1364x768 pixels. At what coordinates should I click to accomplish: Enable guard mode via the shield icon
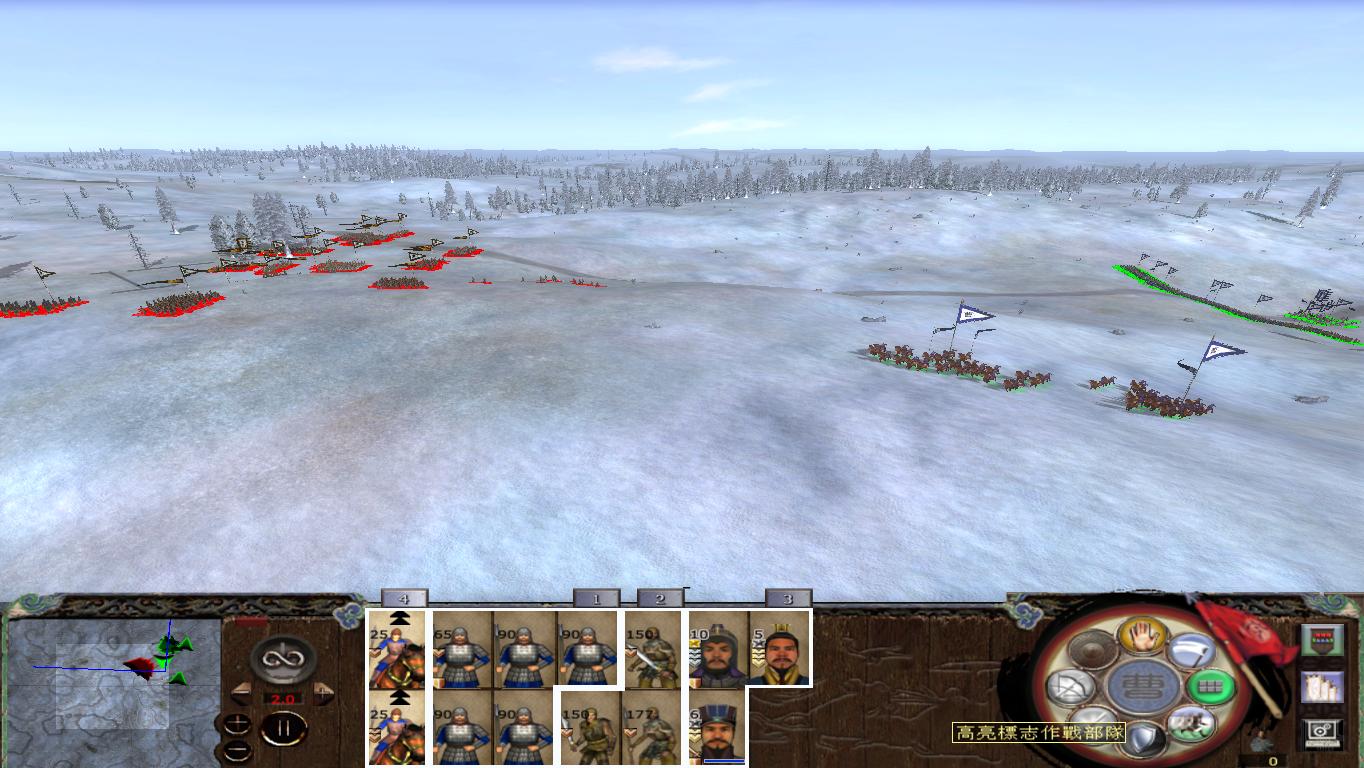click(1142, 737)
